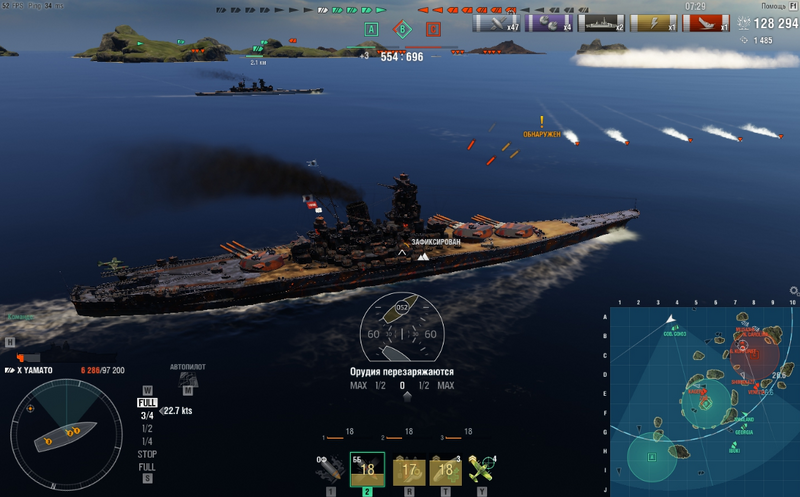Click the ship heading compass dial
The width and height of the screenshot is (800, 497).
[x=402, y=330]
